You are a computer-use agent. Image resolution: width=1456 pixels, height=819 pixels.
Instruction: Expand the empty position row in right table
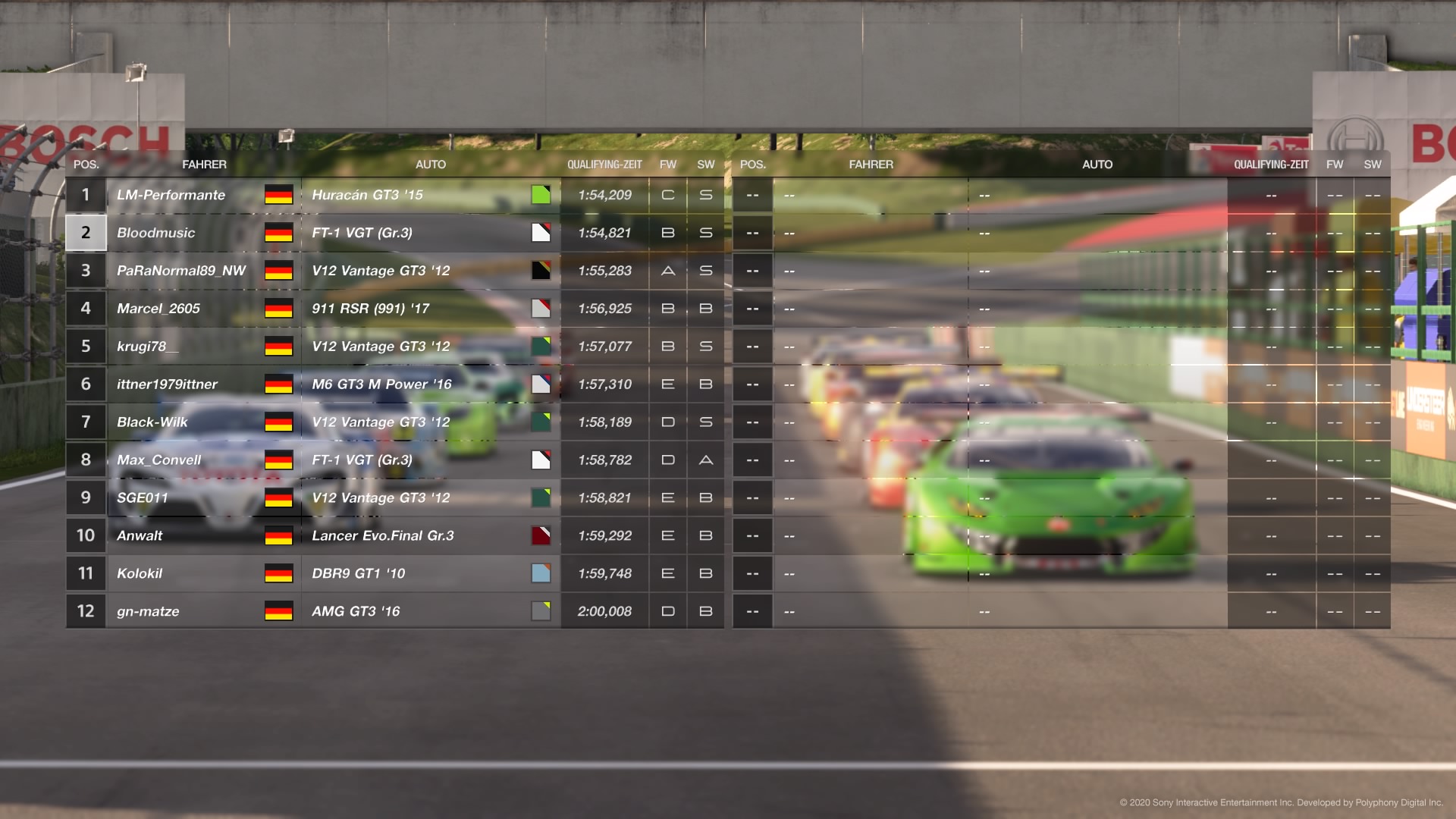(x=752, y=194)
